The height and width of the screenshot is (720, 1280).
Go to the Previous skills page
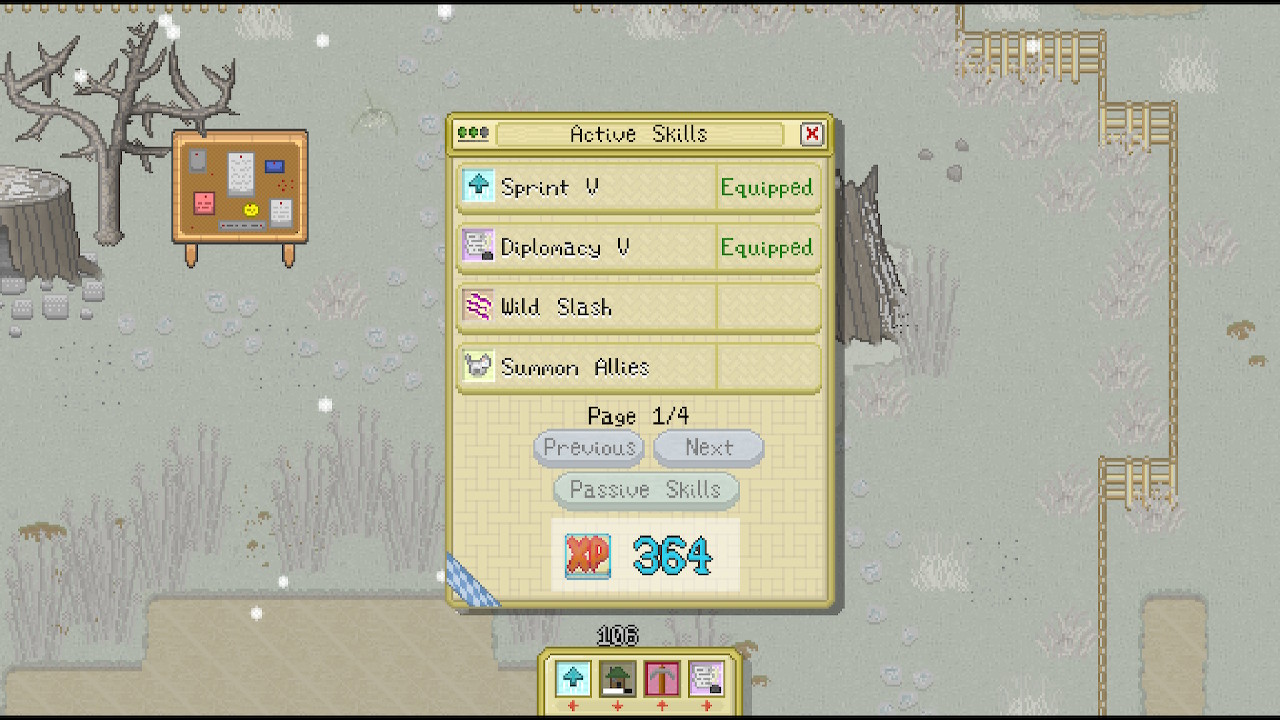tap(588, 448)
